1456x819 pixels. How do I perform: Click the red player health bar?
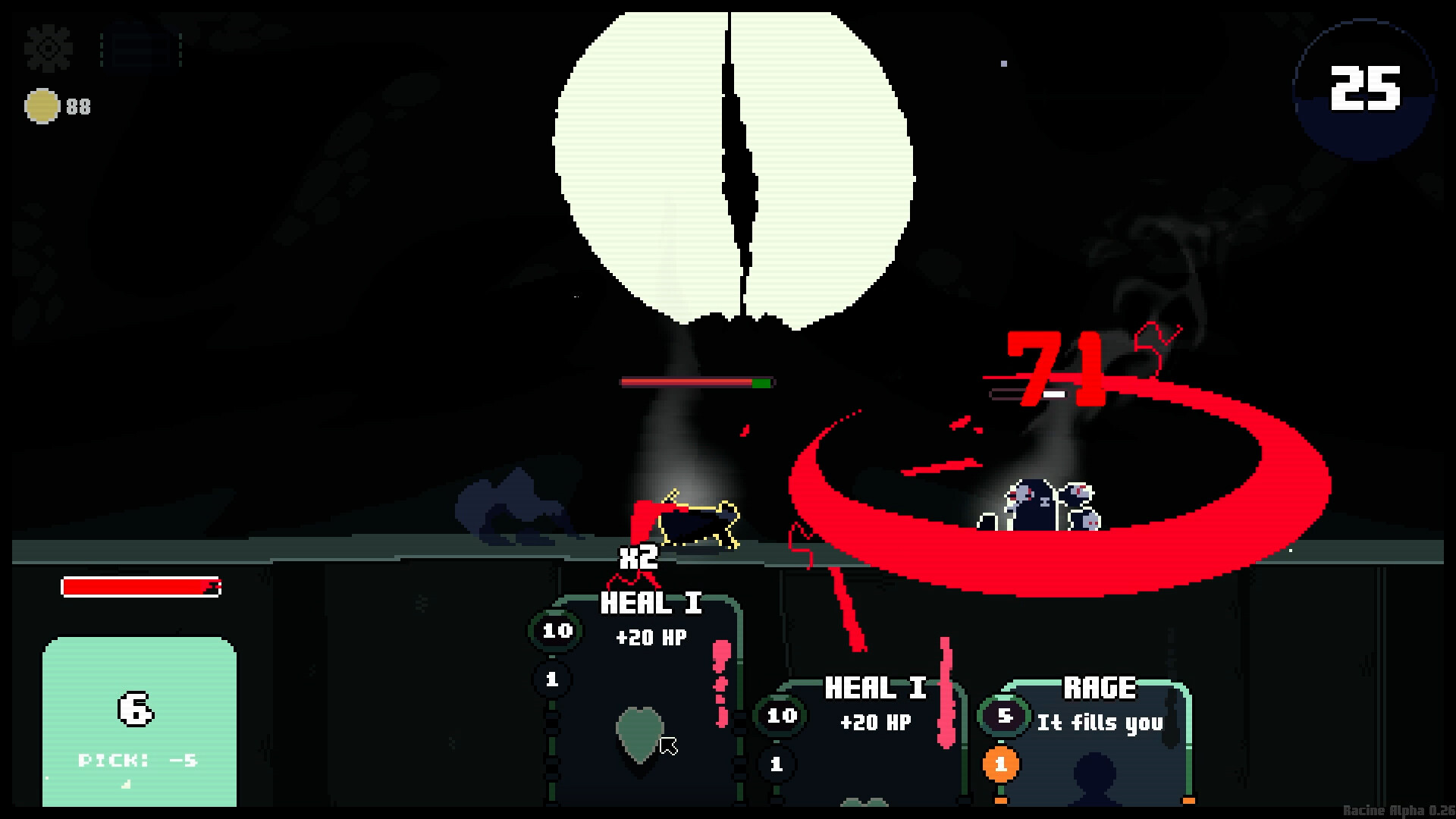140,588
